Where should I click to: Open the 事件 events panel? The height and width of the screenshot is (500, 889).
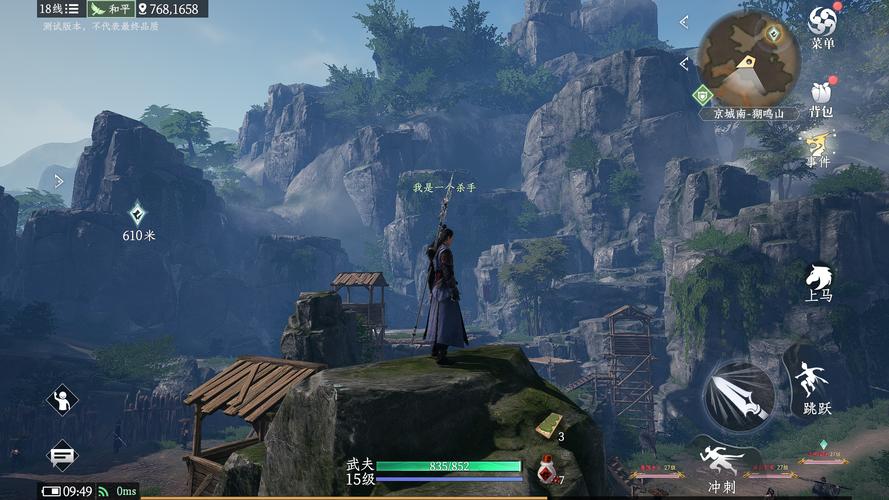tap(820, 148)
